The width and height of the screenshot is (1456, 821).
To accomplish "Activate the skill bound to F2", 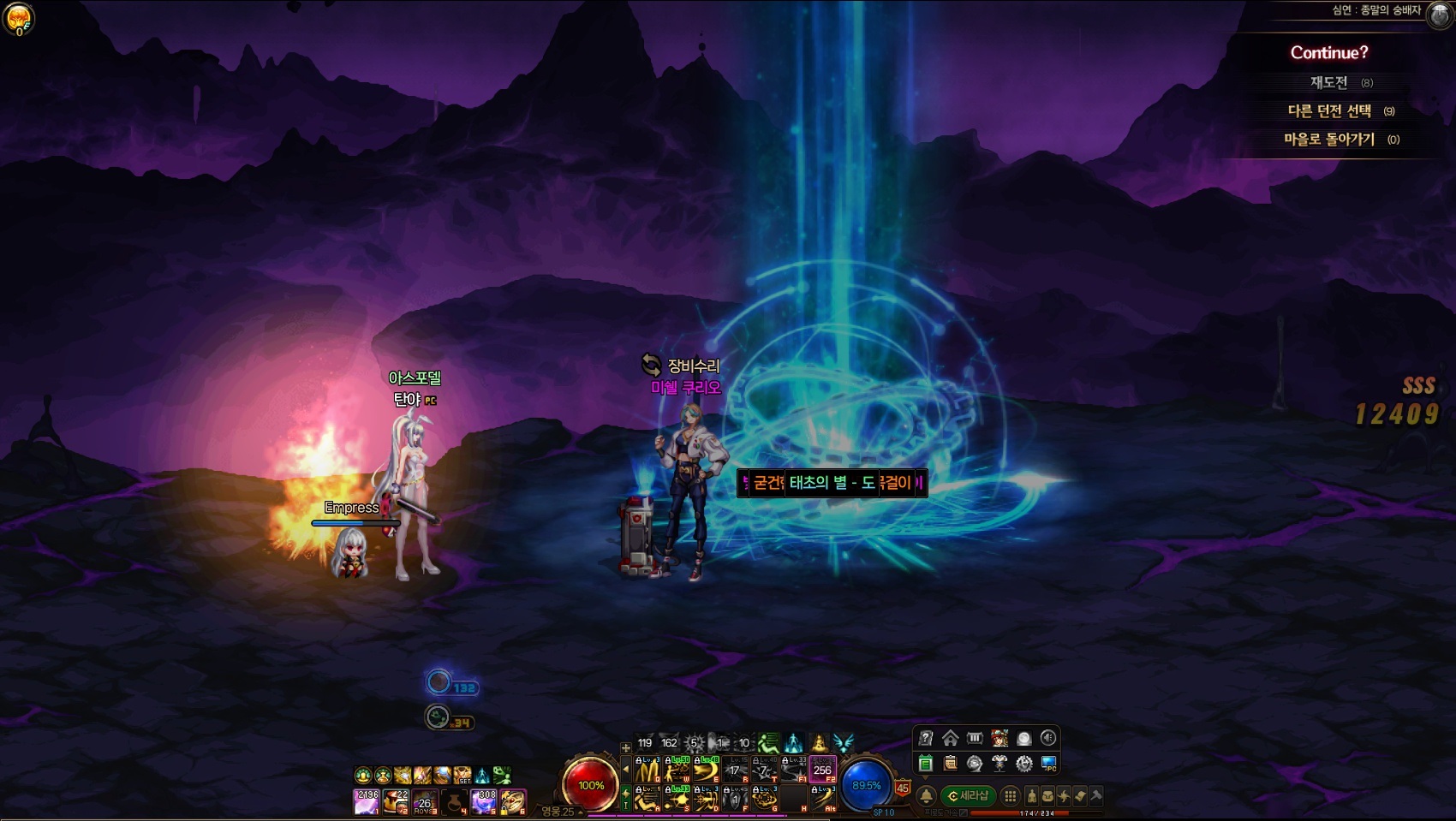I will (822, 769).
